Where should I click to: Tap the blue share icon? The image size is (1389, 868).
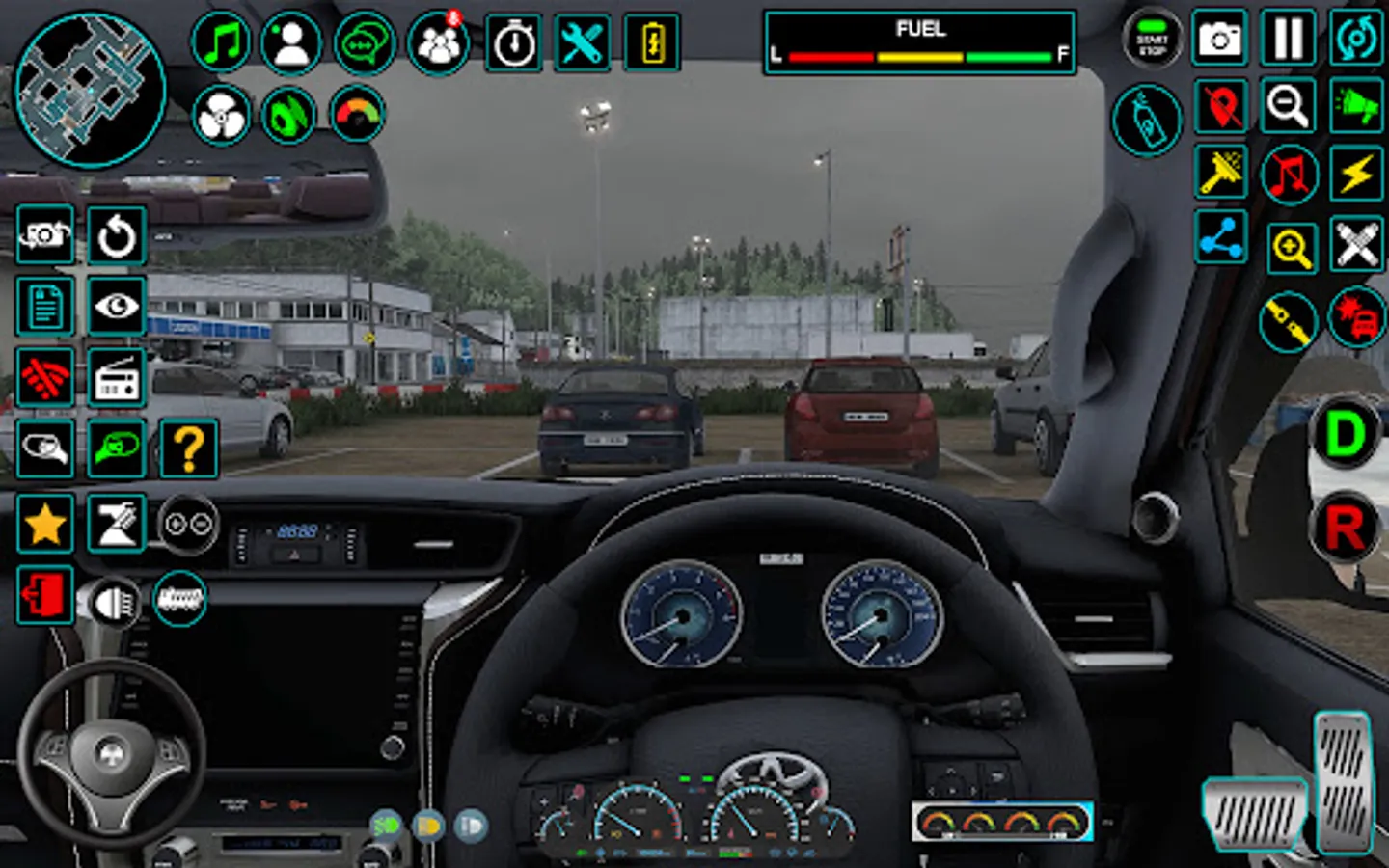click(1220, 238)
